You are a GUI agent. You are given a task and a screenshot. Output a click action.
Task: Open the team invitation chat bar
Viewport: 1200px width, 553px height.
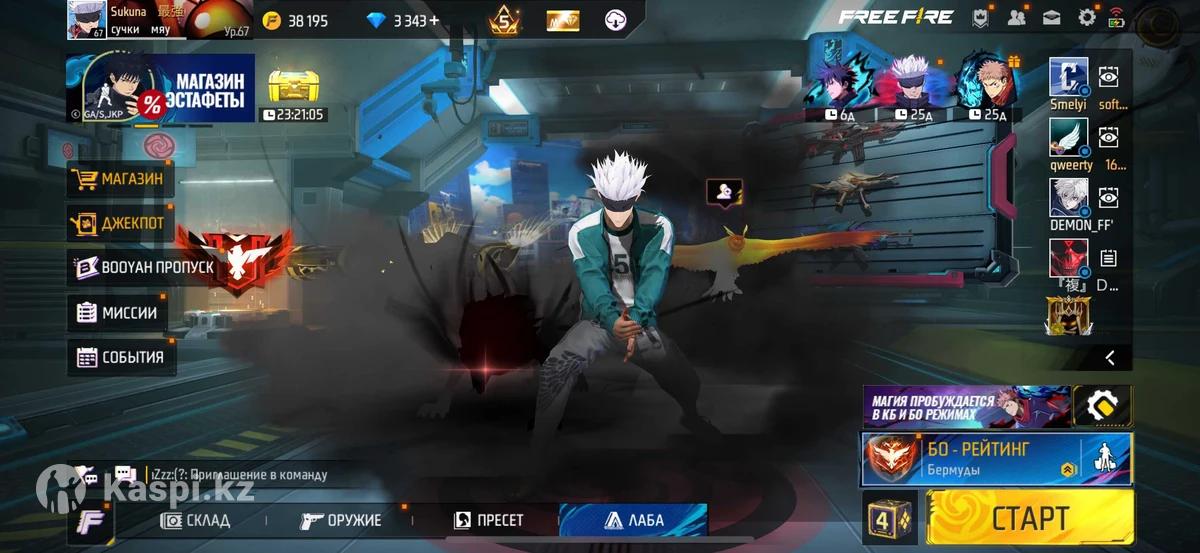[235, 475]
